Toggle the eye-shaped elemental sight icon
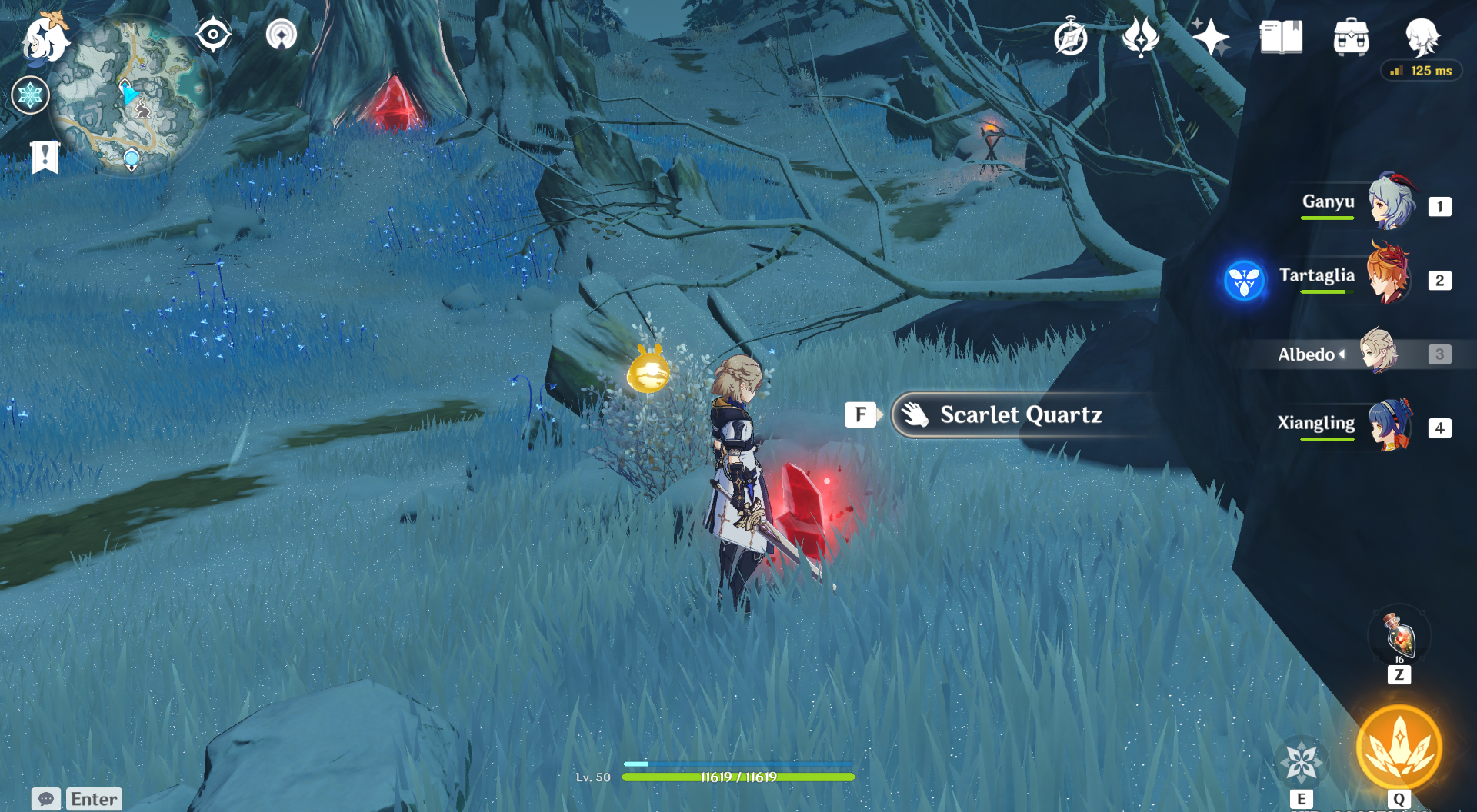 click(213, 35)
